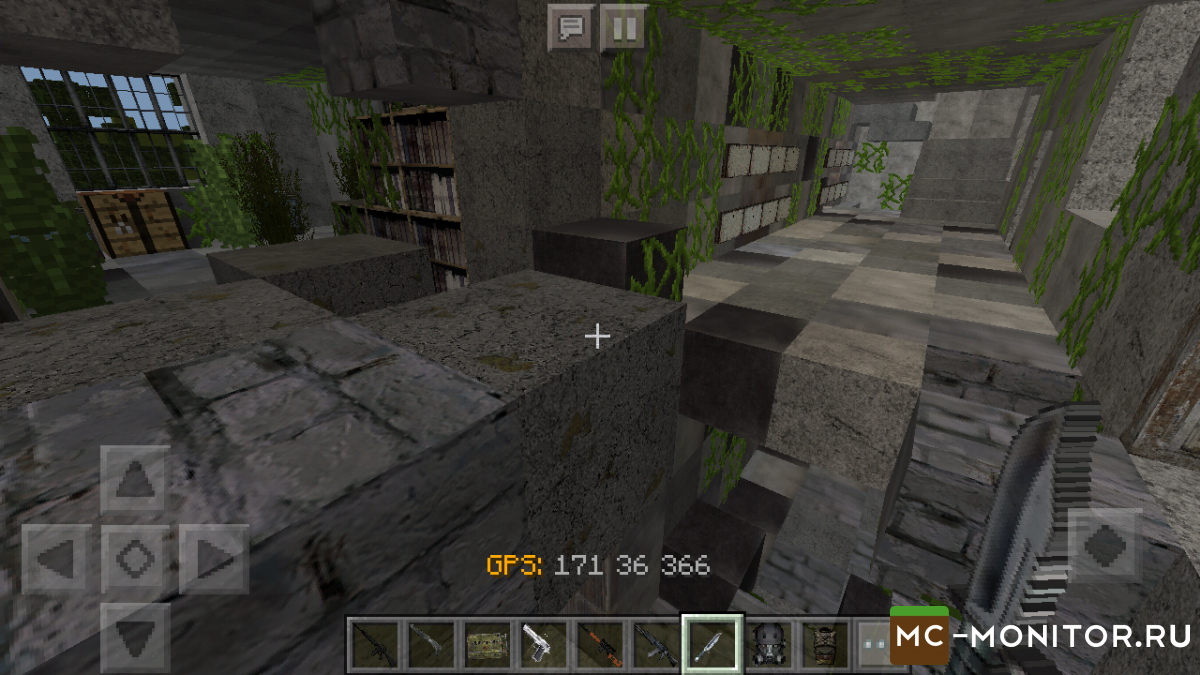Screen dimensions: 1200x675
Task: Tap the move left arrow
Action: pos(56,558)
